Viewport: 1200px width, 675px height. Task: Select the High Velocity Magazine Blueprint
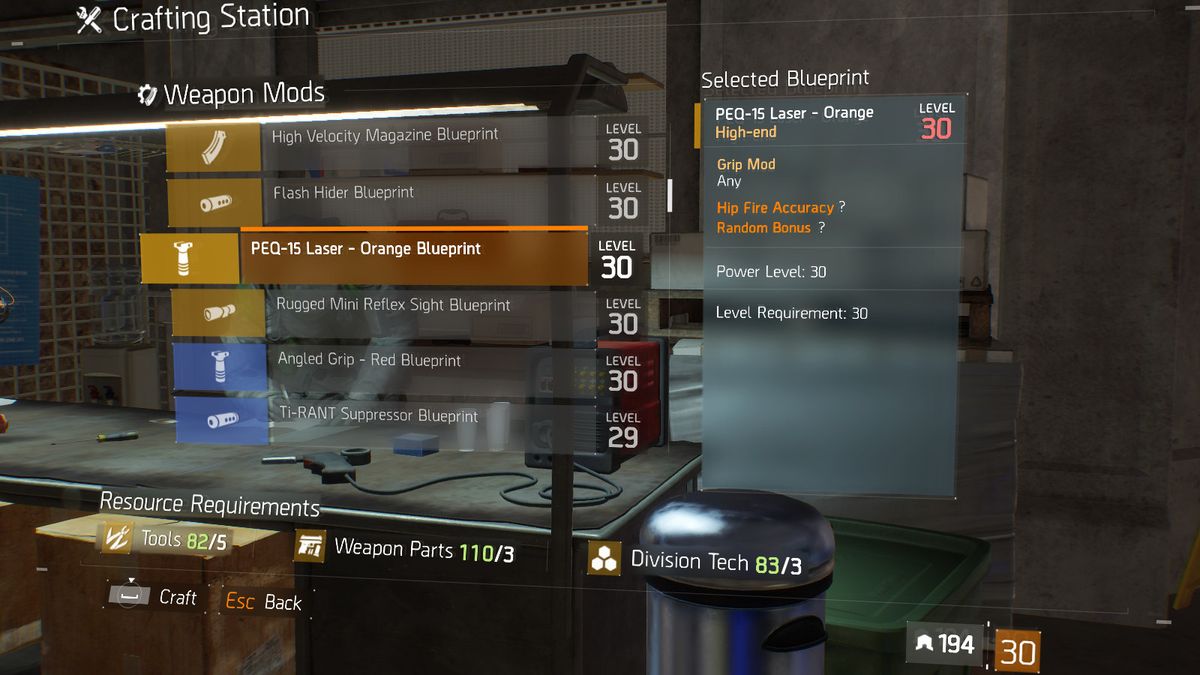pyautogui.click(x=385, y=138)
